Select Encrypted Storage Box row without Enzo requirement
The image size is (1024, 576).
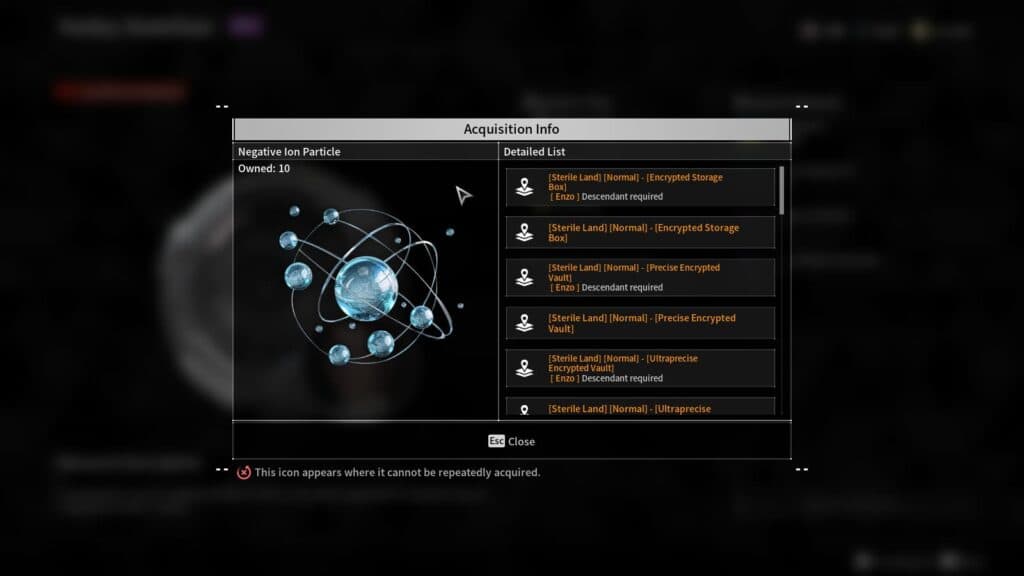[x=640, y=233]
